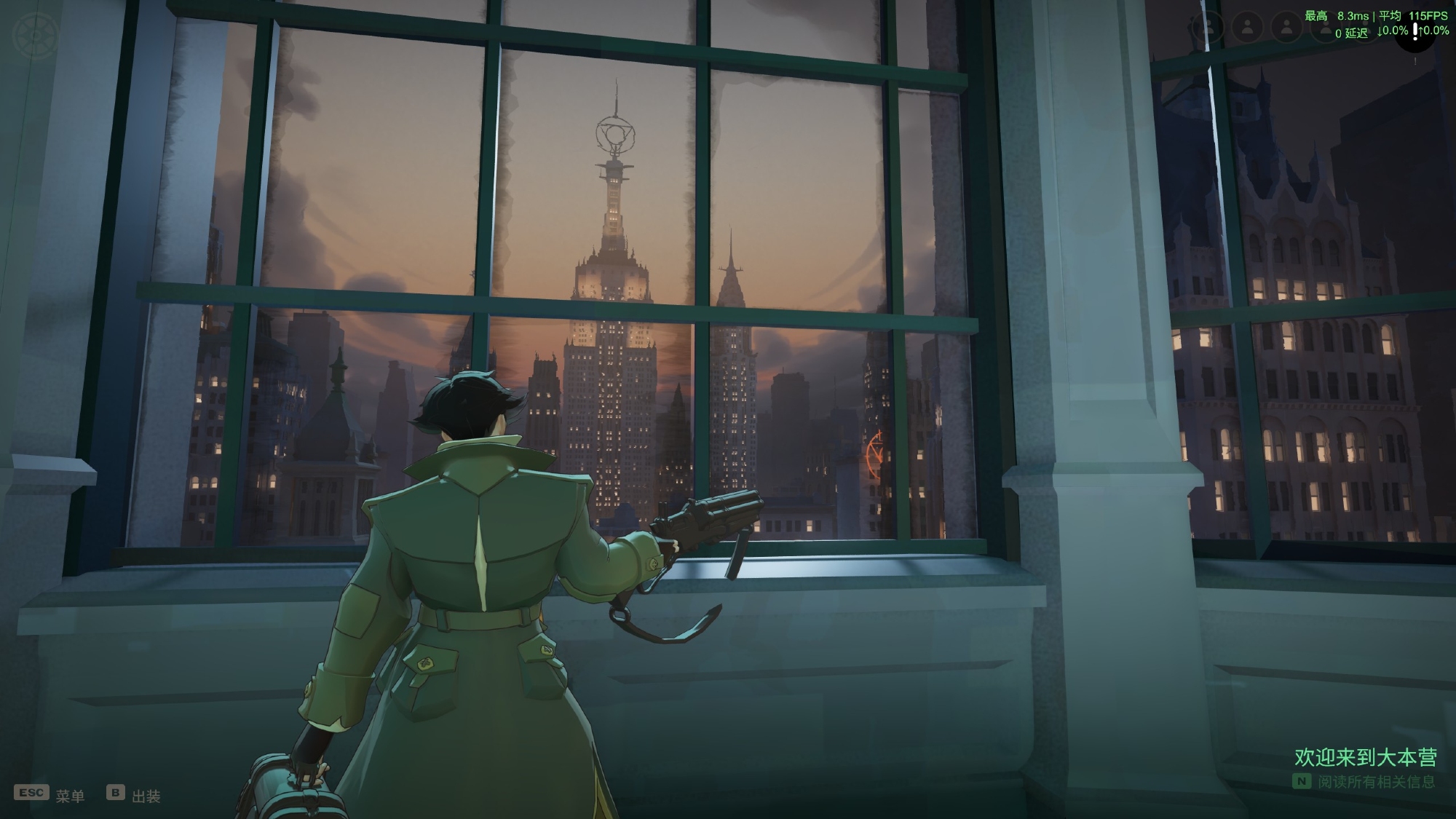Open the 欢迎来到大本营 welcome notification

(1365, 757)
